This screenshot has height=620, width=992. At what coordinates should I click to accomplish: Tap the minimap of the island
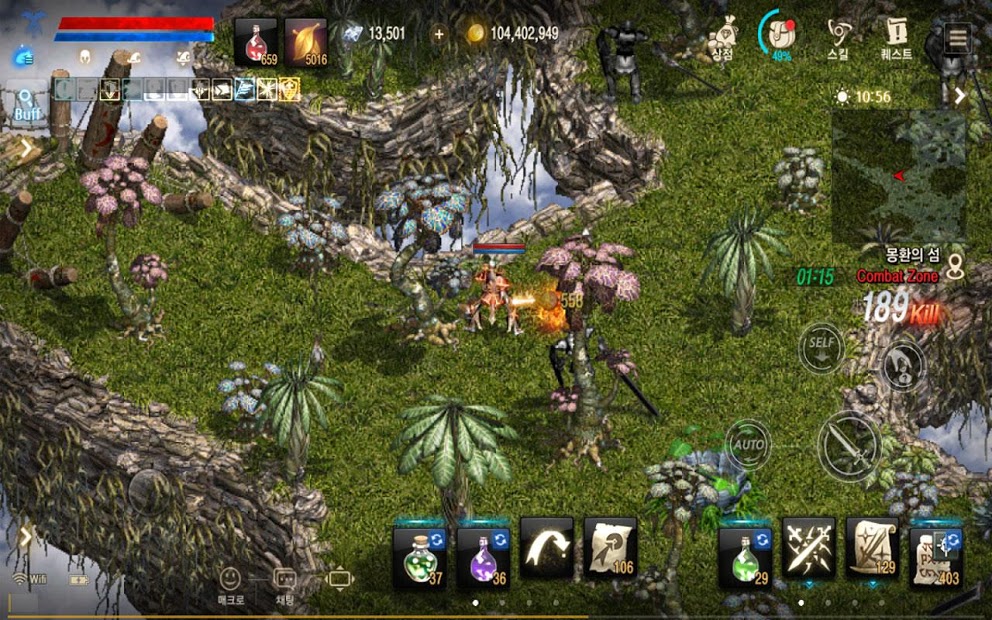point(898,176)
